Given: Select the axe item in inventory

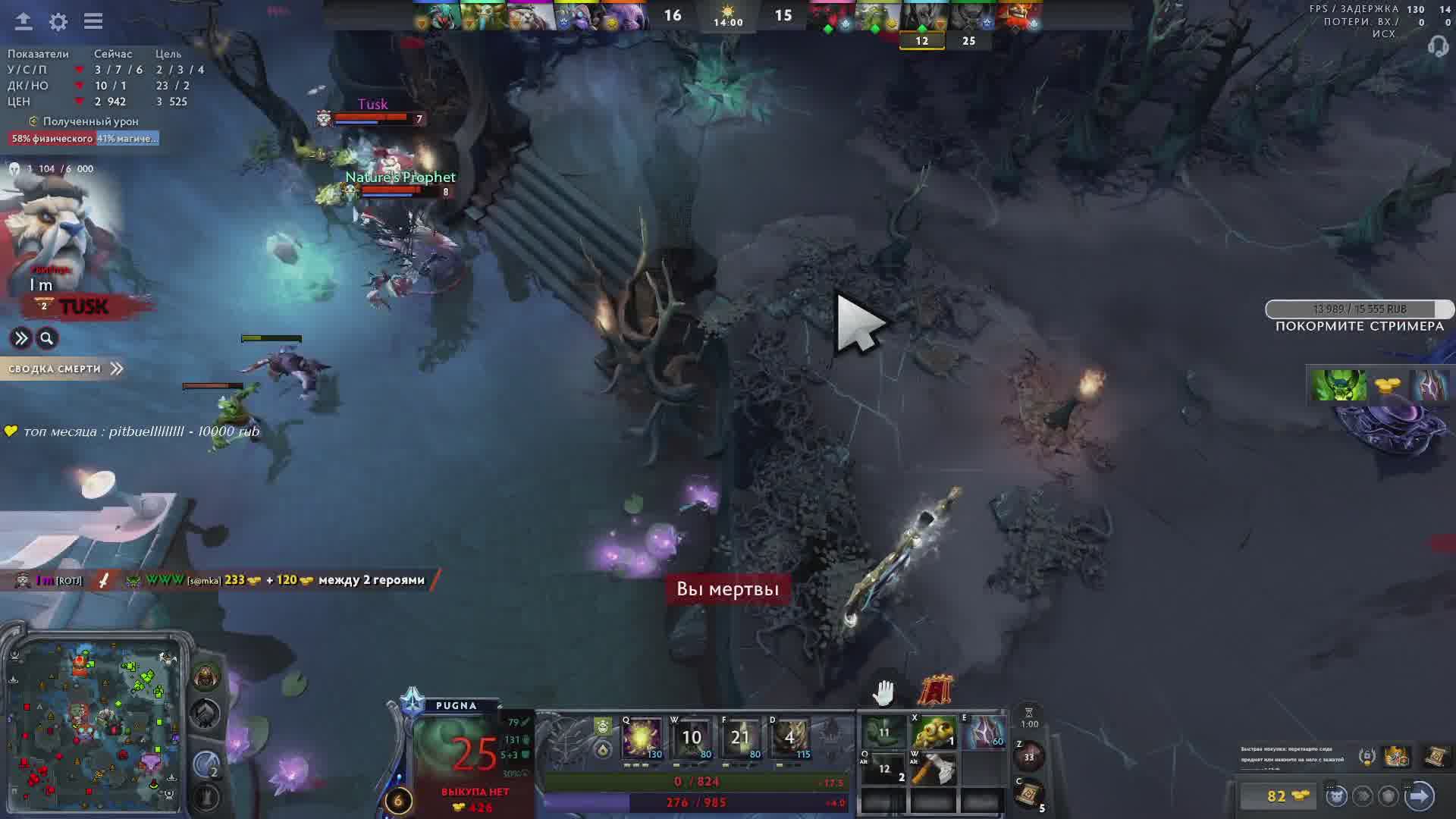Looking at the screenshot, I should (x=933, y=769).
